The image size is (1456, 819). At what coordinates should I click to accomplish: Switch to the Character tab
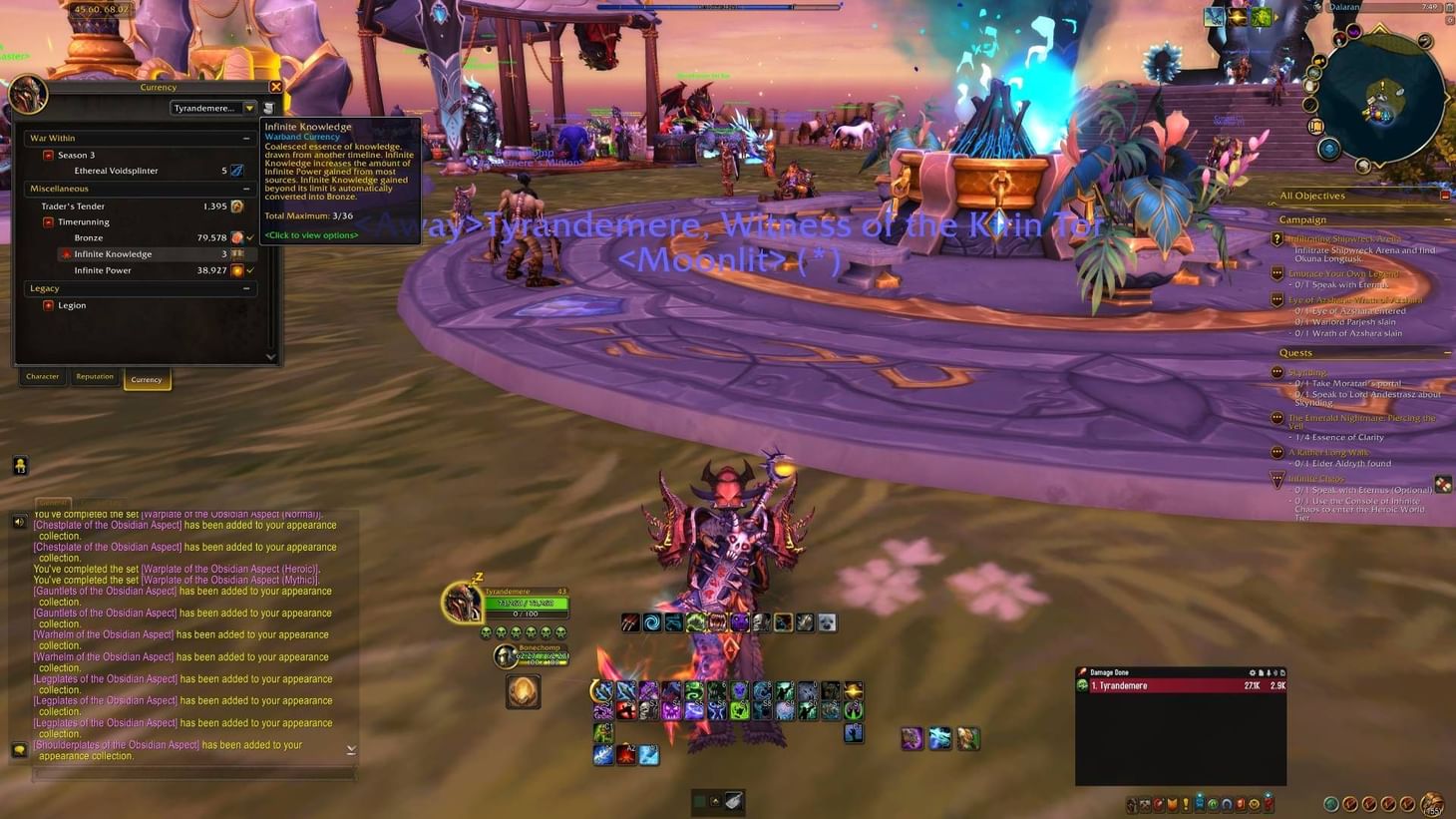[x=42, y=376]
